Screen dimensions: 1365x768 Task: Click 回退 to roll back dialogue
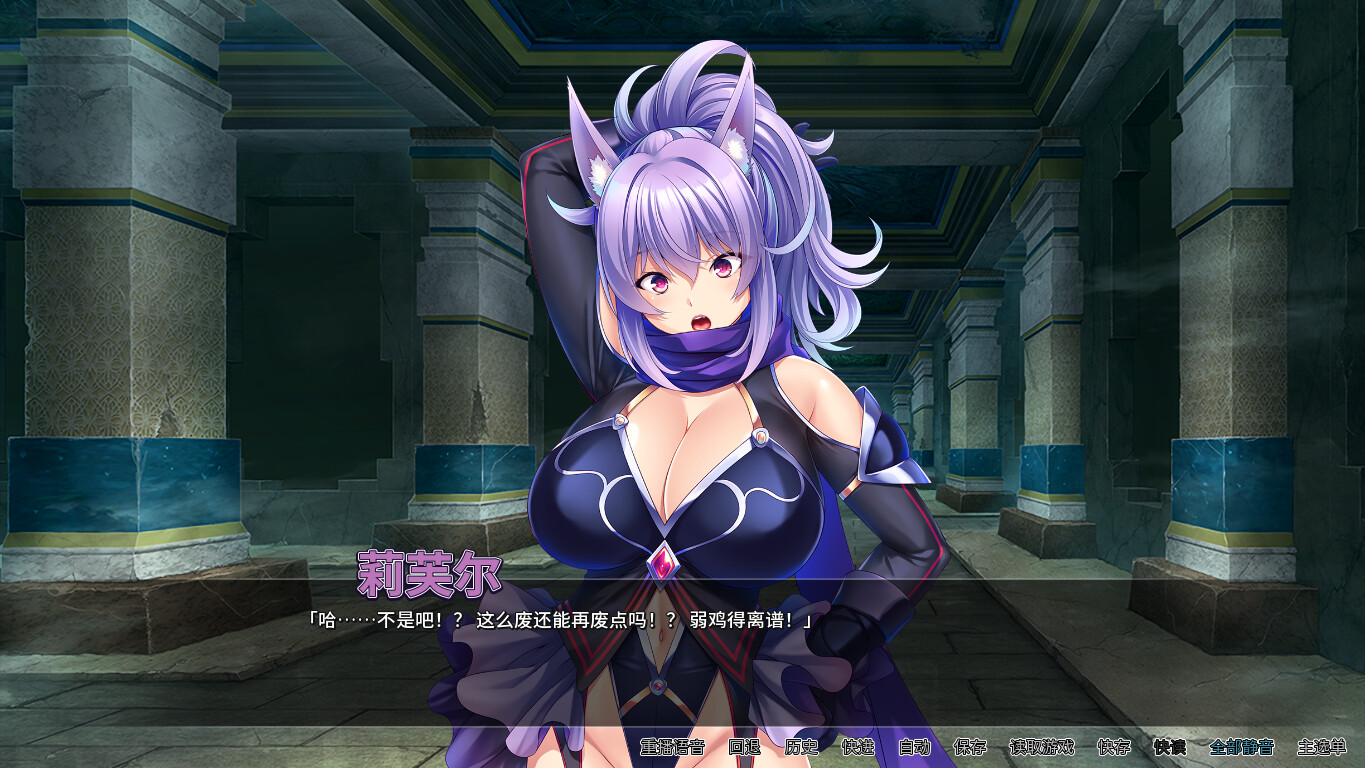[746, 745]
